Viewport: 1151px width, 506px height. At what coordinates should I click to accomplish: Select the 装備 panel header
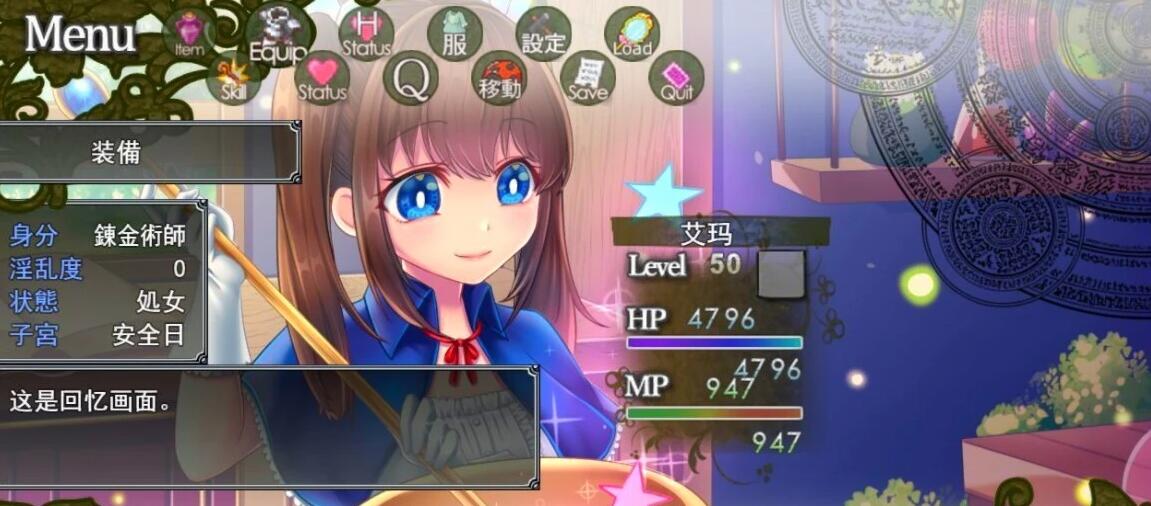tap(118, 152)
